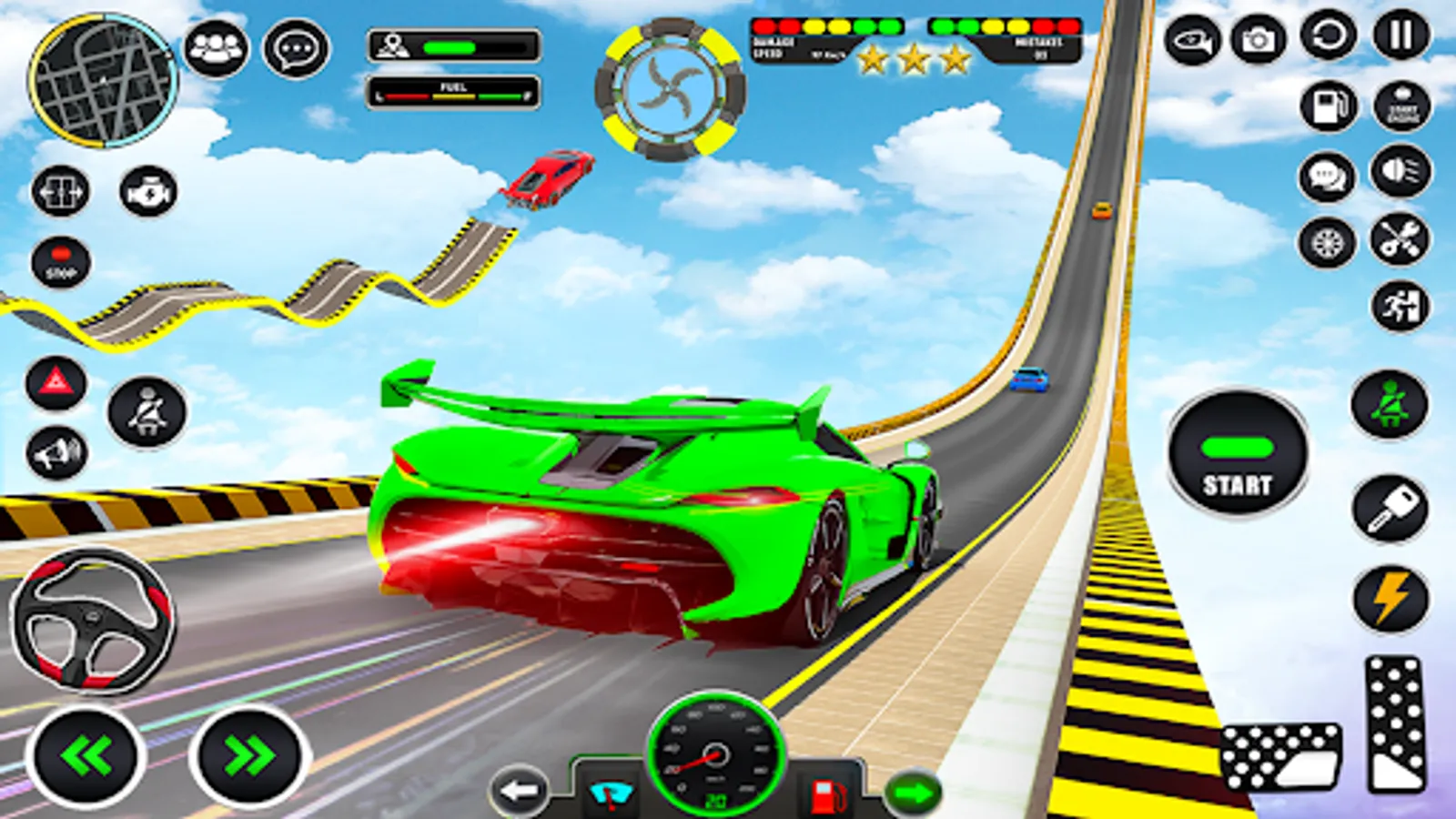Activate the lightning bolt nitro boost
The height and width of the screenshot is (819, 1456).
1390,599
